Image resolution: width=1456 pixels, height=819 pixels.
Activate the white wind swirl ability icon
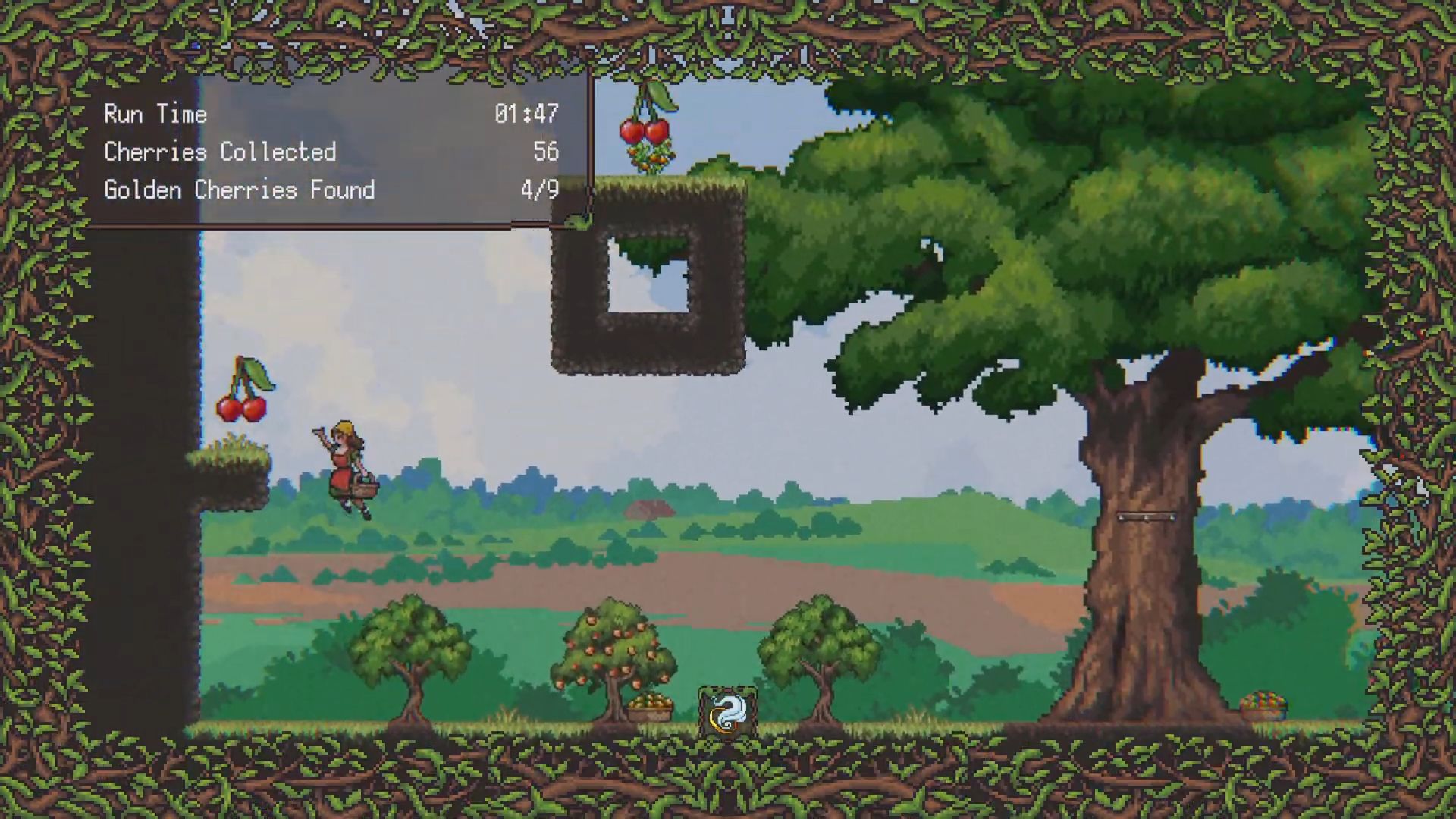tap(727, 713)
